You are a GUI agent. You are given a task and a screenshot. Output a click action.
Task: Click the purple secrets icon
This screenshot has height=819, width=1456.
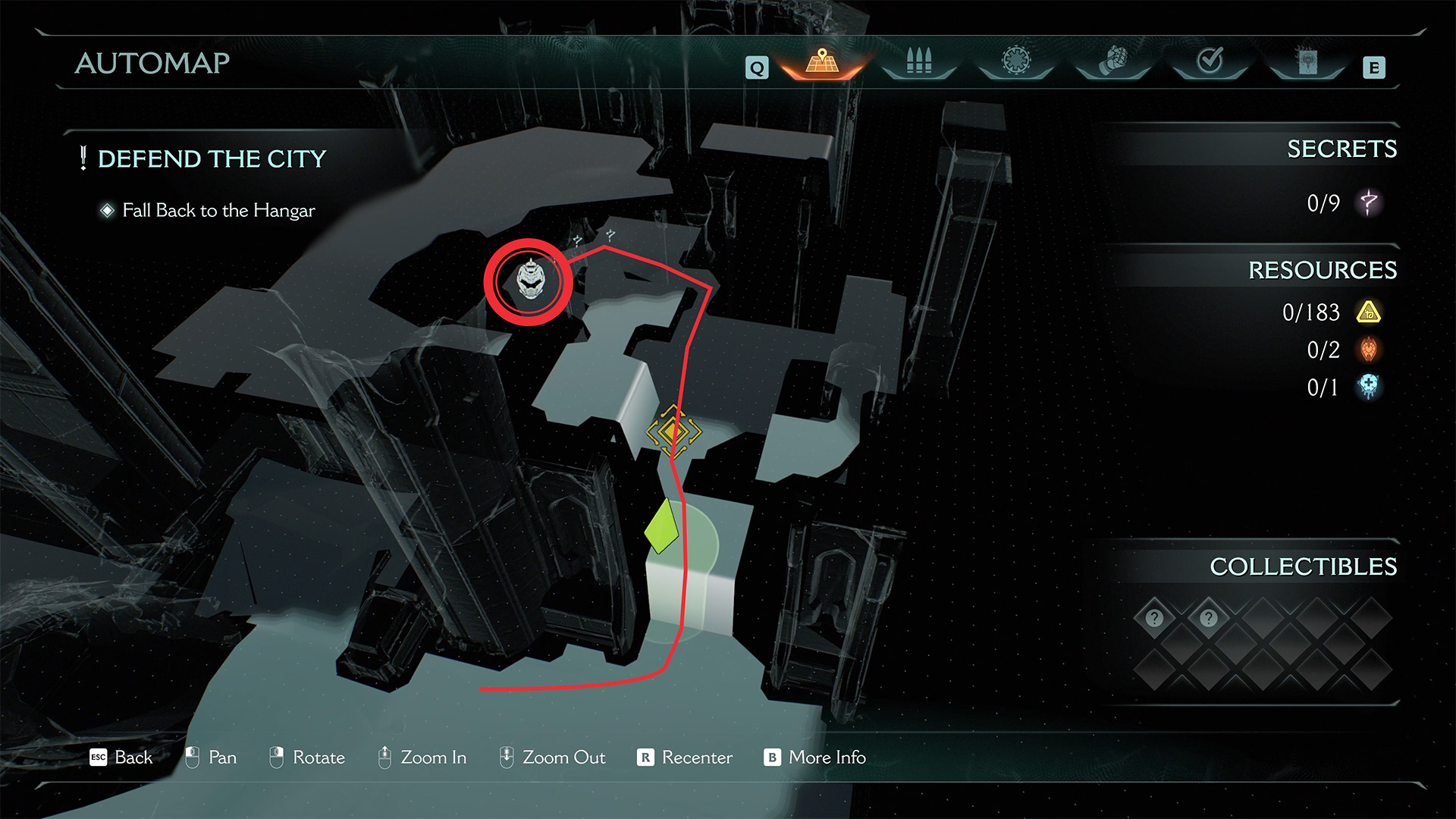pos(1369,202)
